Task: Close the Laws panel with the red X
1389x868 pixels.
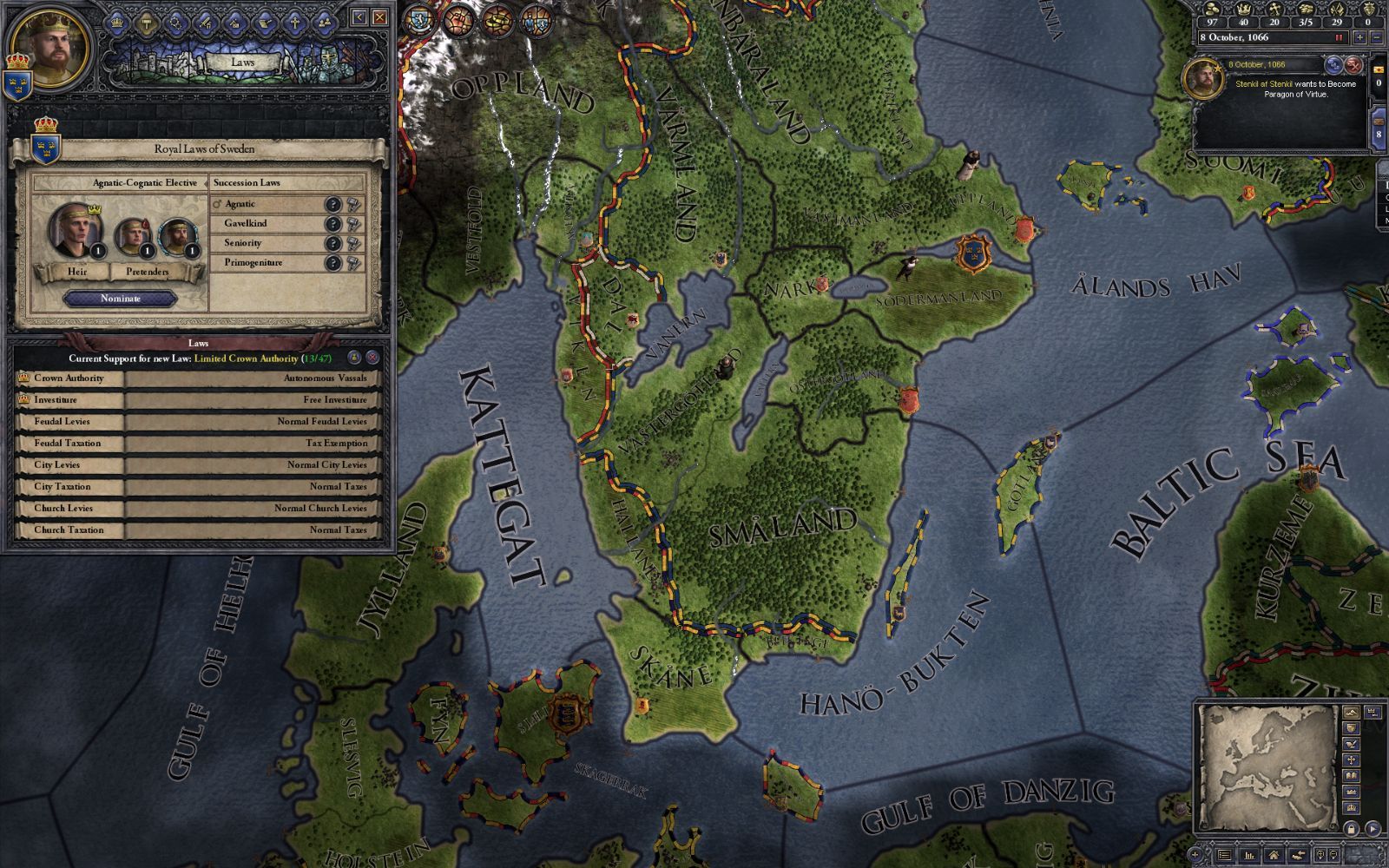Action: pyautogui.click(x=379, y=18)
